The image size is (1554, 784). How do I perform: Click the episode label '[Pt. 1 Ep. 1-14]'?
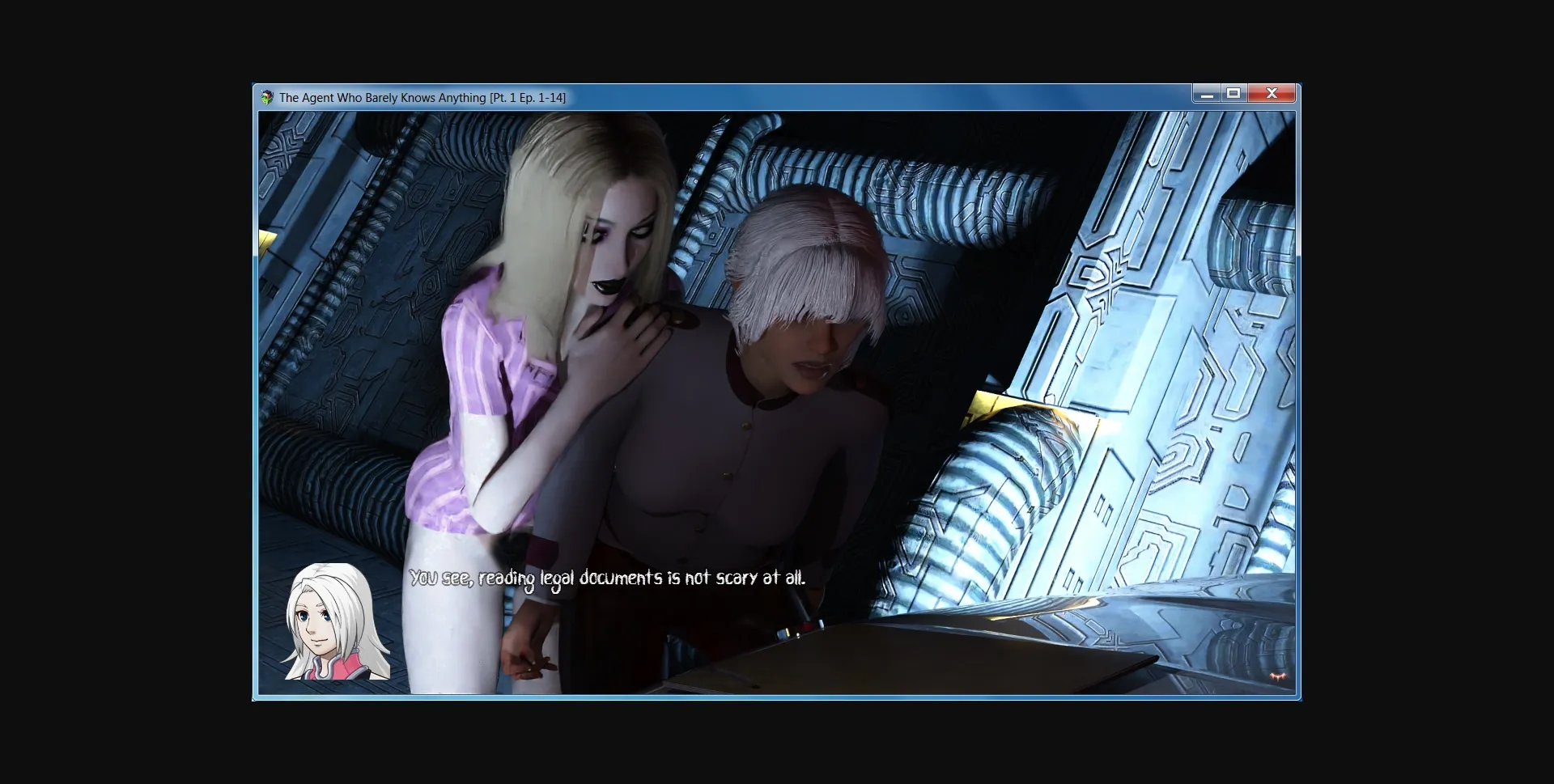point(527,98)
